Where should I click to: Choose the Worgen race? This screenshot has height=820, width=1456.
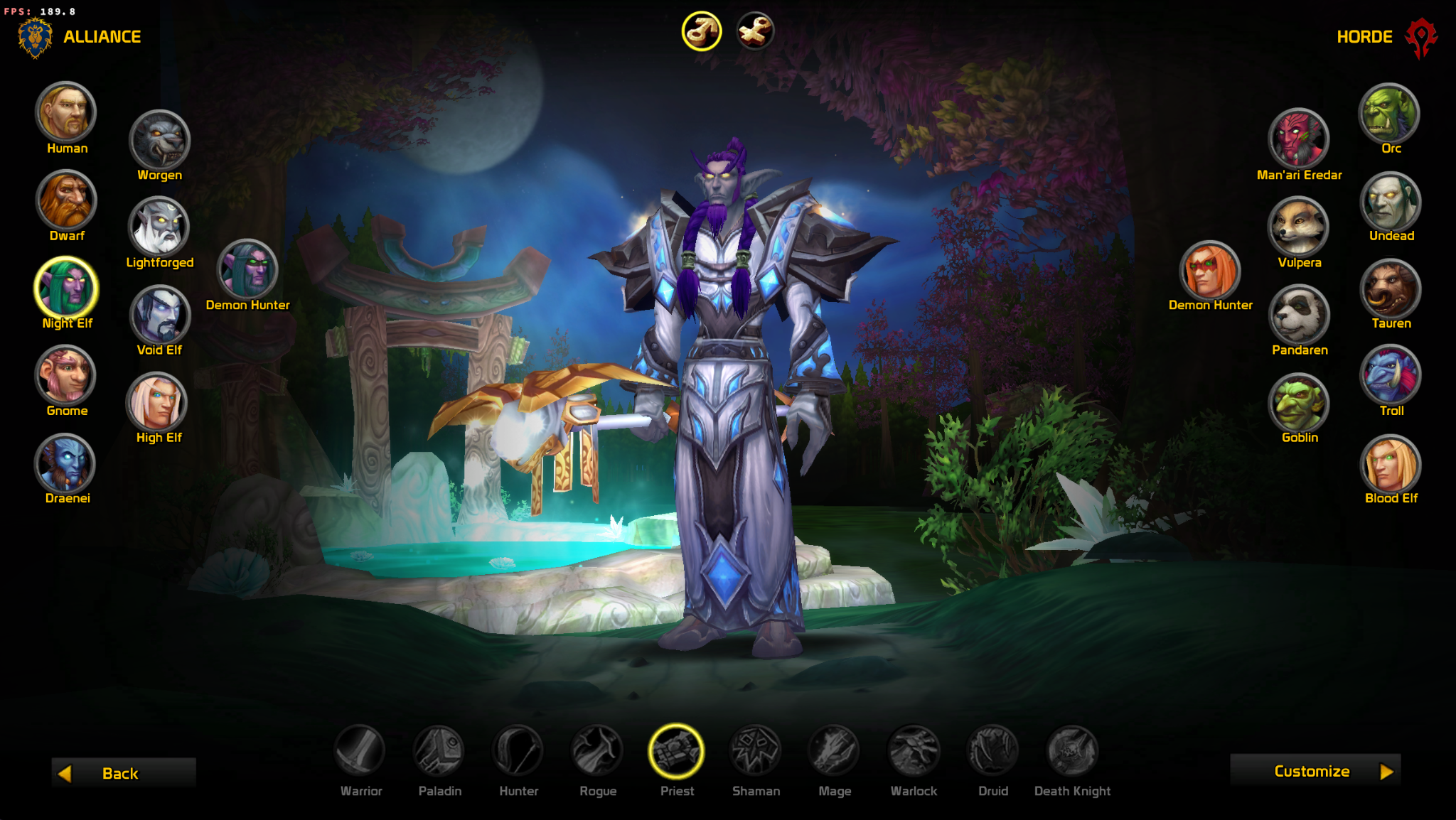(159, 140)
